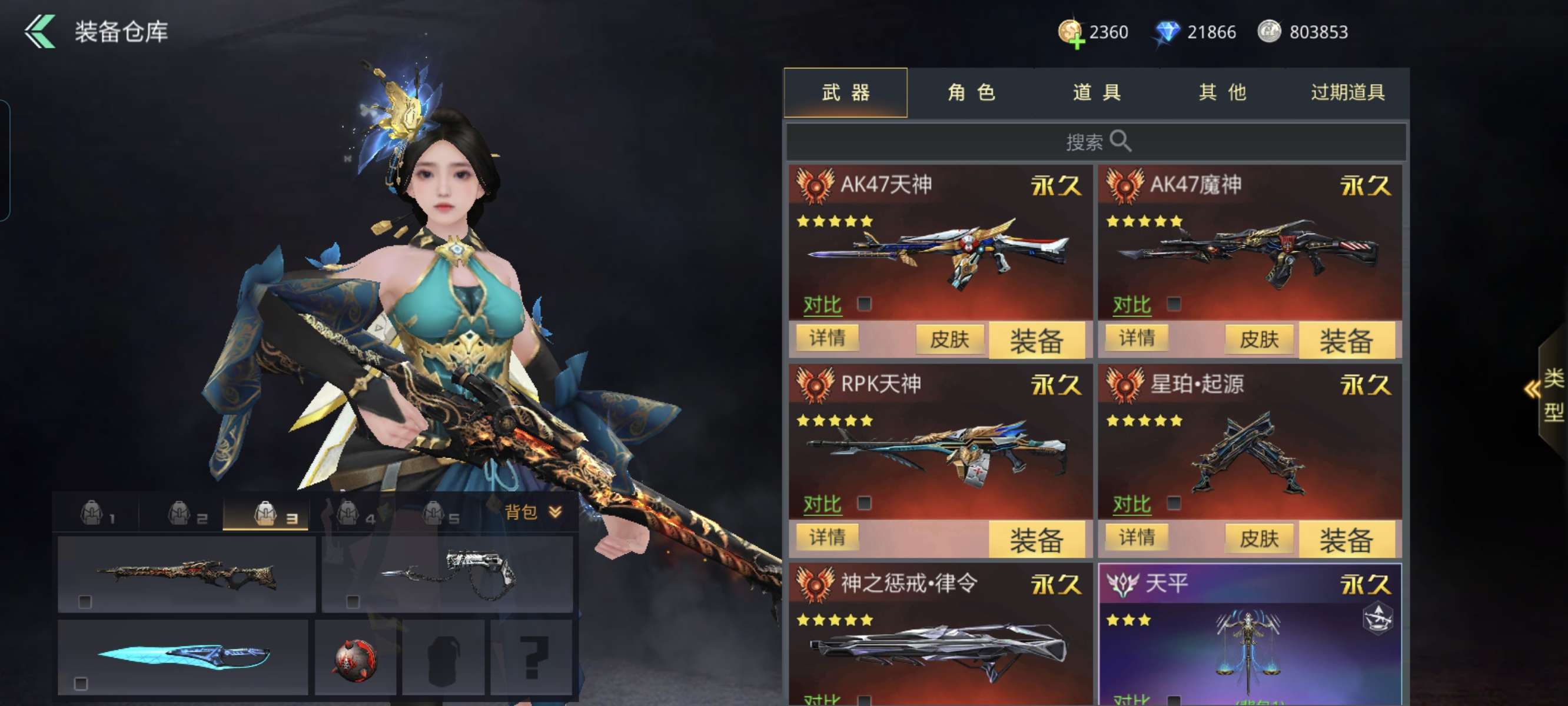Image resolution: width=1568 pixels, height=706 pixels.
Task: Equip 星珀·起源 with 装备 button
Action: pos(1346,540)
